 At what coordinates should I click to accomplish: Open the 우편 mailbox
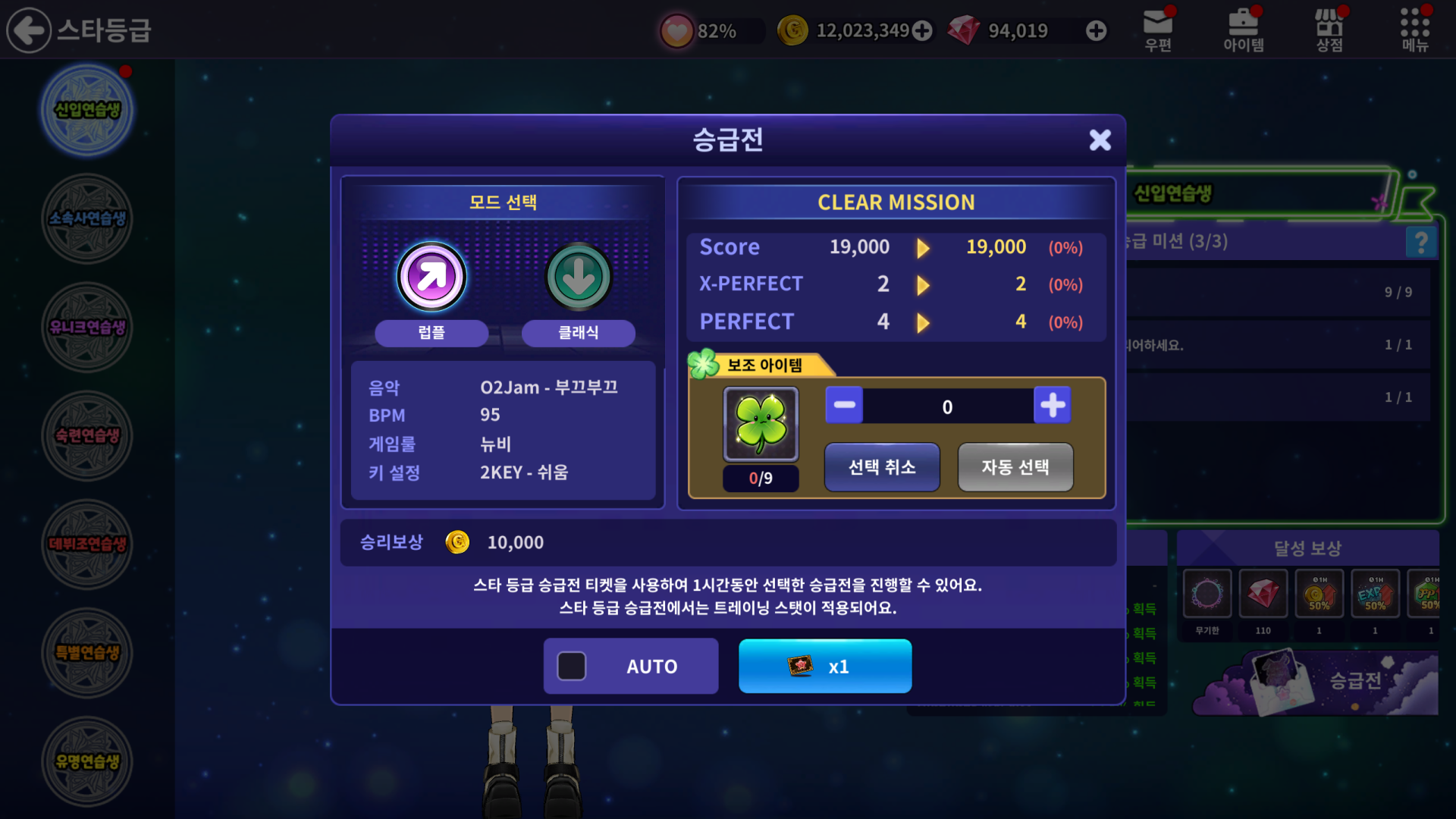point(1158,30)
